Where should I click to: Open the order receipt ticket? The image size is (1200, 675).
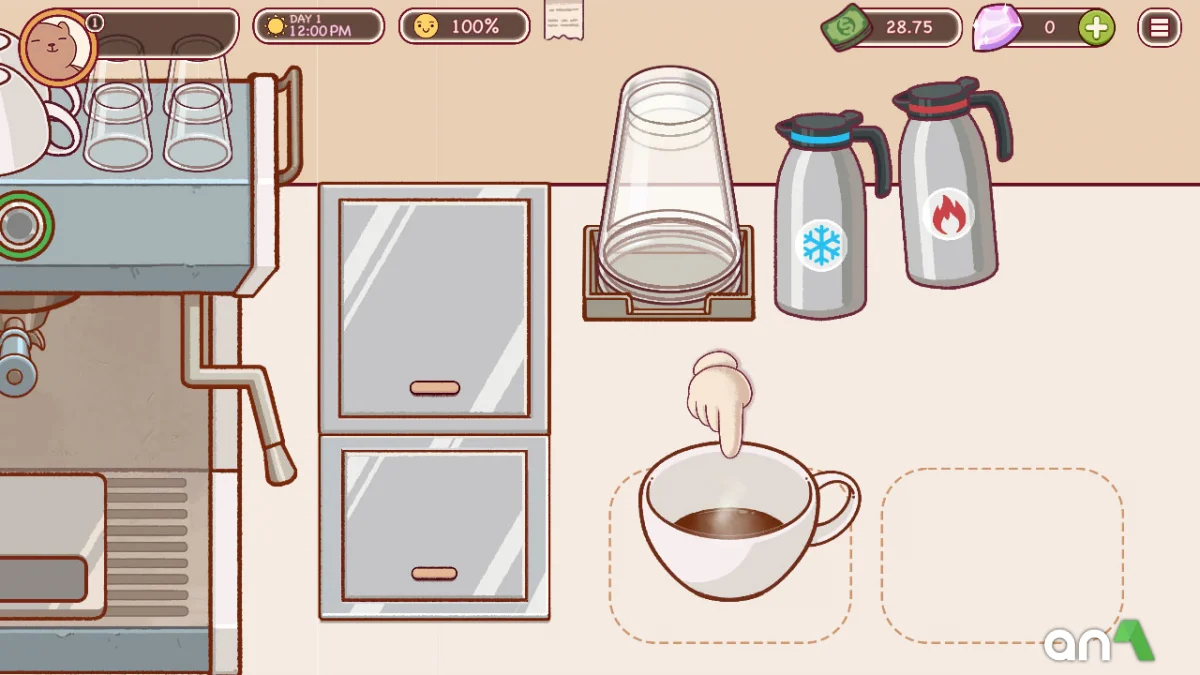tap(563, 20)
